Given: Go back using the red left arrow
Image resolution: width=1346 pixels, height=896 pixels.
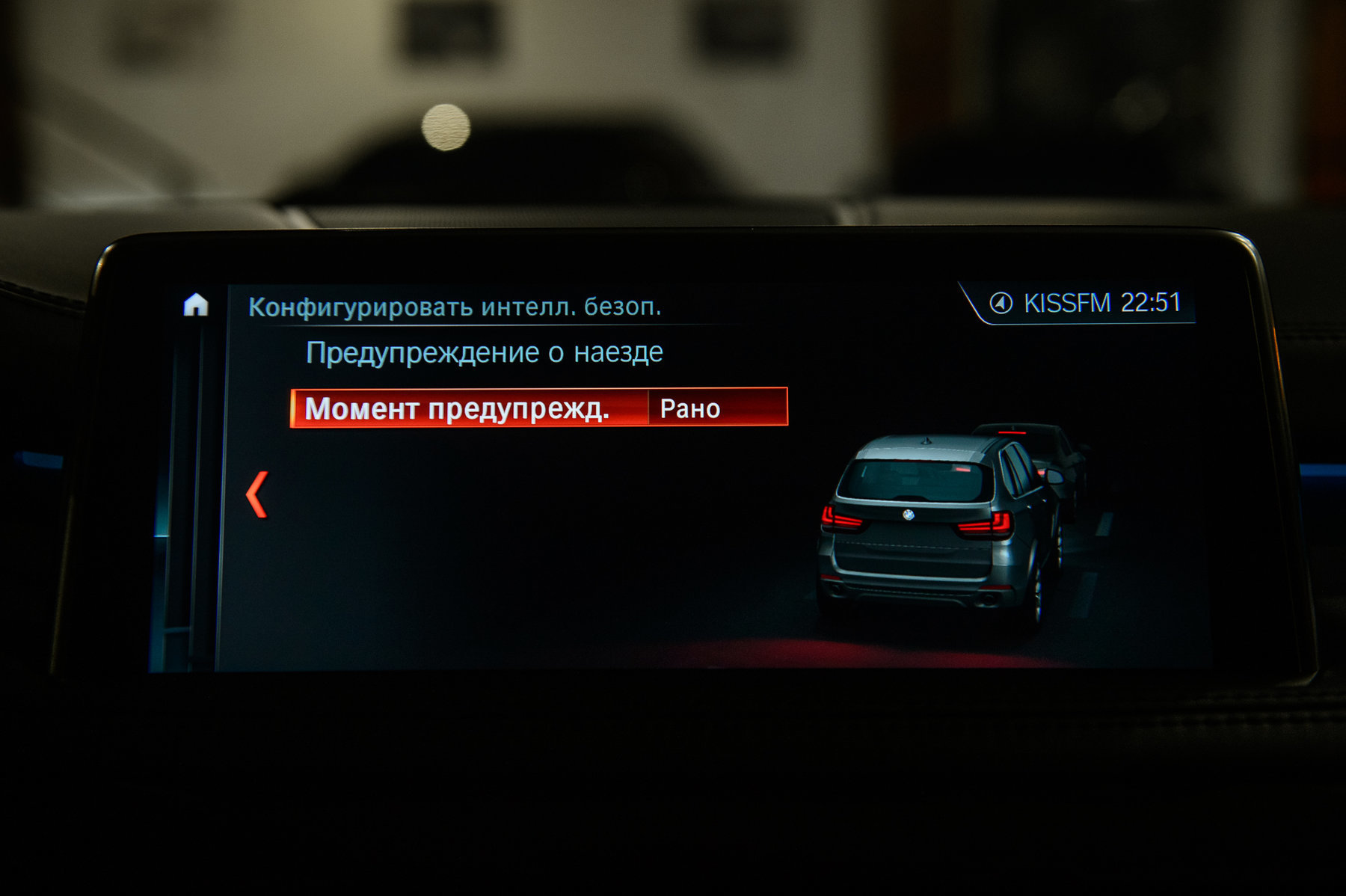Looking at the screenshot, I should 256,494.
